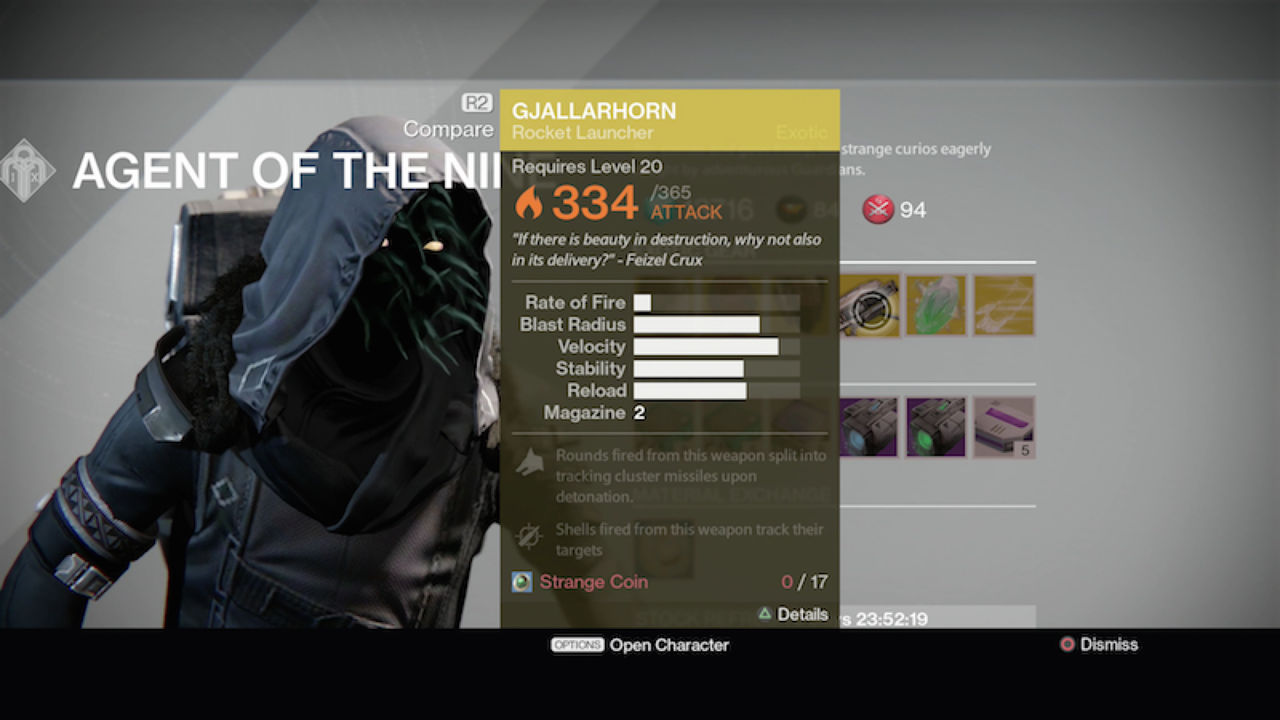Screen dimensions: 1280x720
Task: Select the yellow Exotic engram slot
Action: point(1004,306)
